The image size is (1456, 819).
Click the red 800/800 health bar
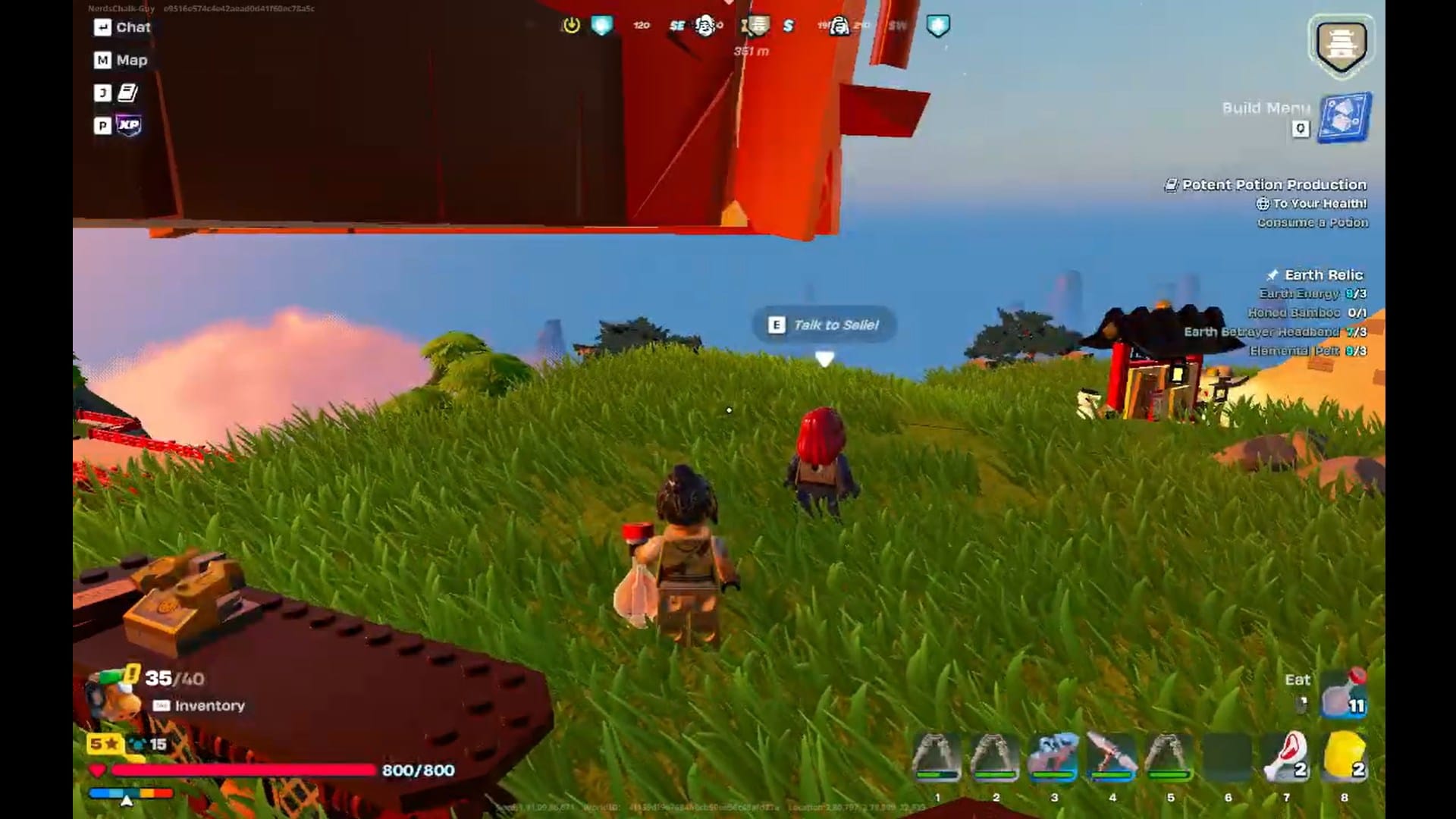(x=243, y=768)
